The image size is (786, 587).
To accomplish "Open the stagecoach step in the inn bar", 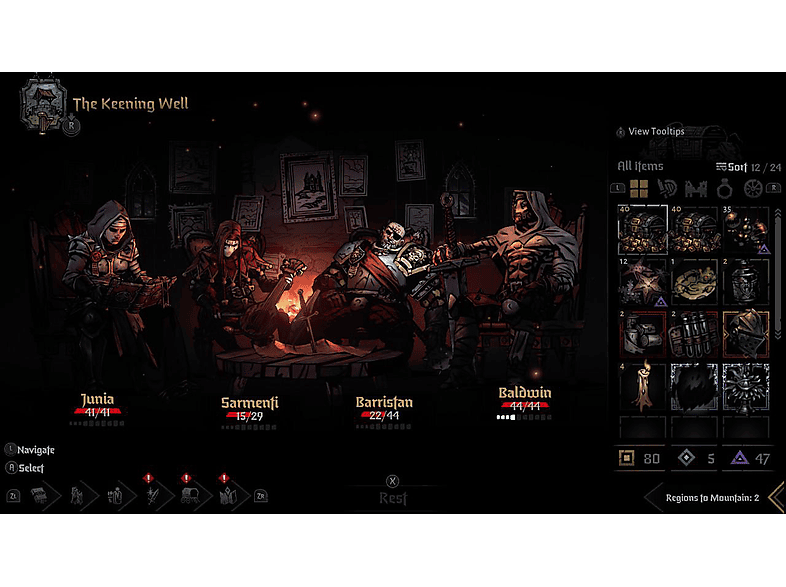I will (190, 495).
